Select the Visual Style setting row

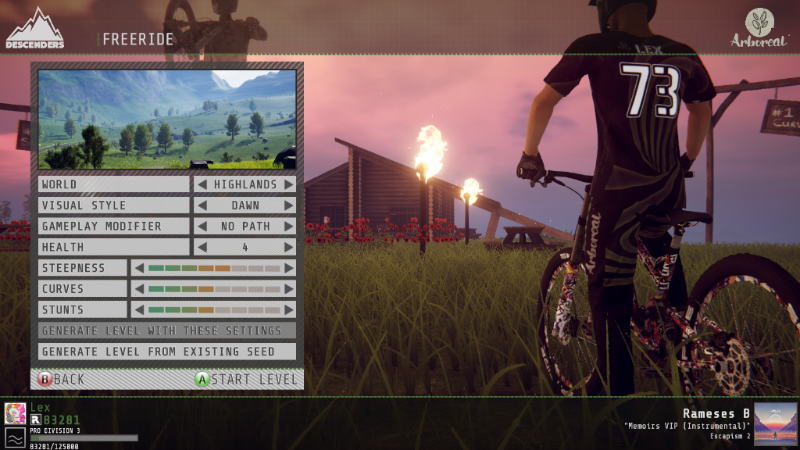(113, 205)
